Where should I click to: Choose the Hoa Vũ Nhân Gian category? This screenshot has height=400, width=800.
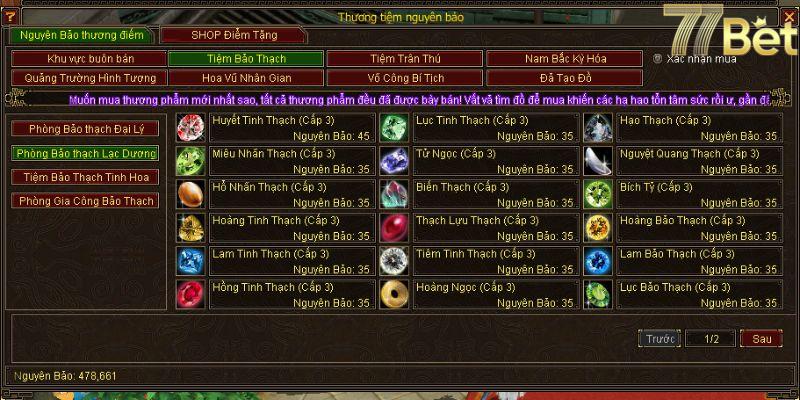pos(246,77)
